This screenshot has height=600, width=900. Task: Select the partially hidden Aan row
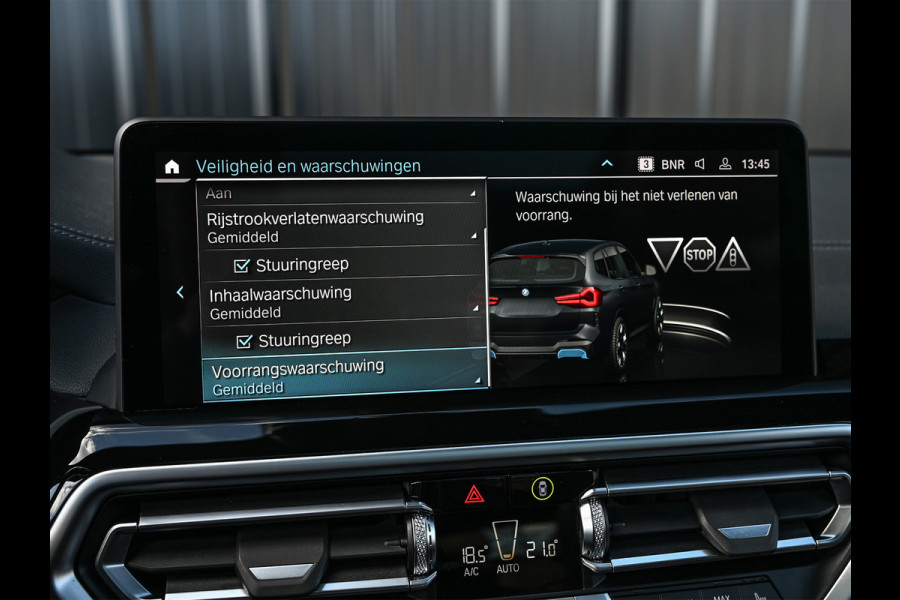[340, 193]
